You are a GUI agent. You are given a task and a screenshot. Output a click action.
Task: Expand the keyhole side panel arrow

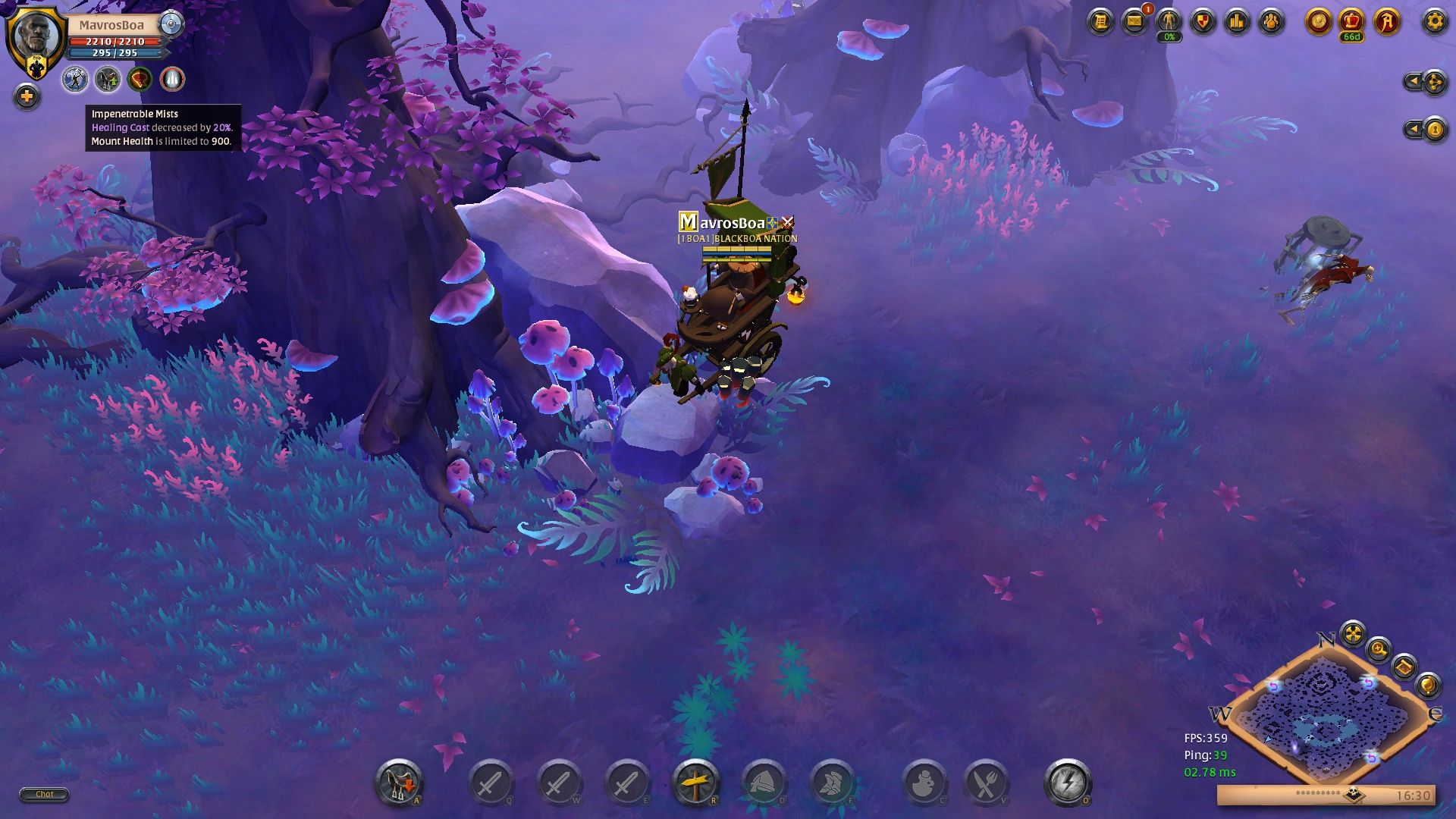point(1415,130)
